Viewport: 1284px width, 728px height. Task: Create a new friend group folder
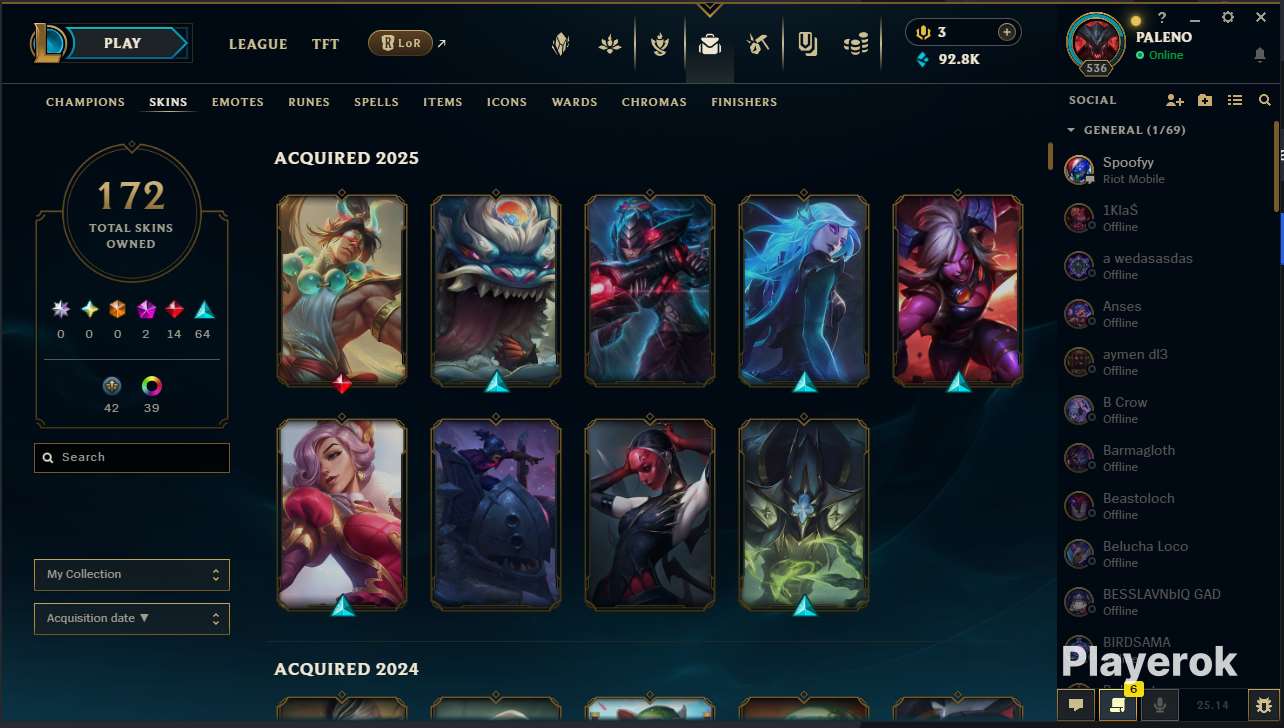(1205, 100)
